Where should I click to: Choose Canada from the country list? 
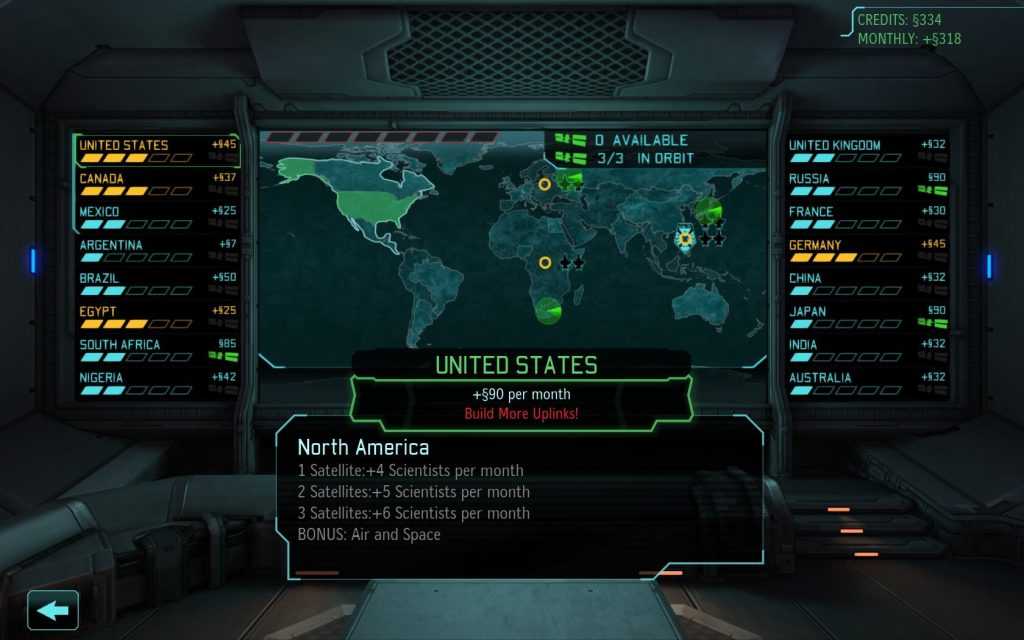coord(157,183)
